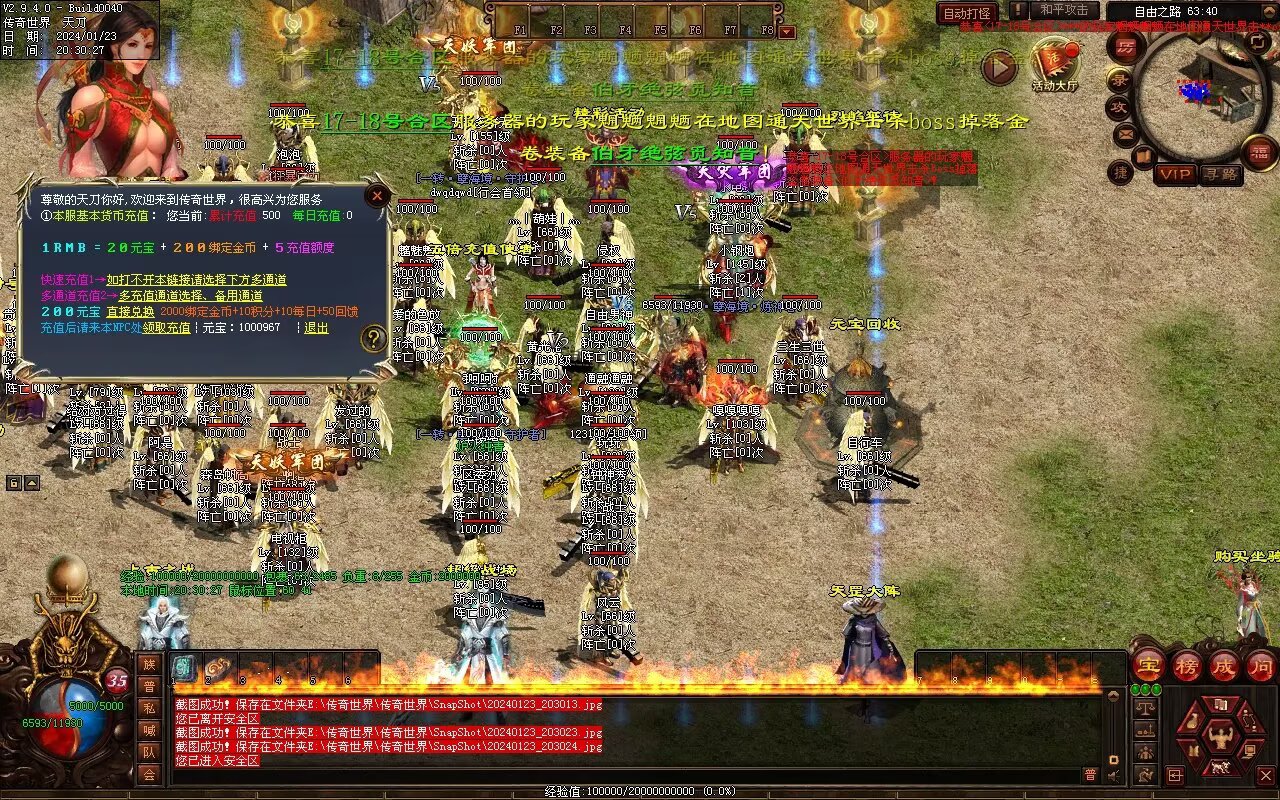Click the question mark help icon
This screenshot has height=800, width=1280.
(x=374, y=338)
